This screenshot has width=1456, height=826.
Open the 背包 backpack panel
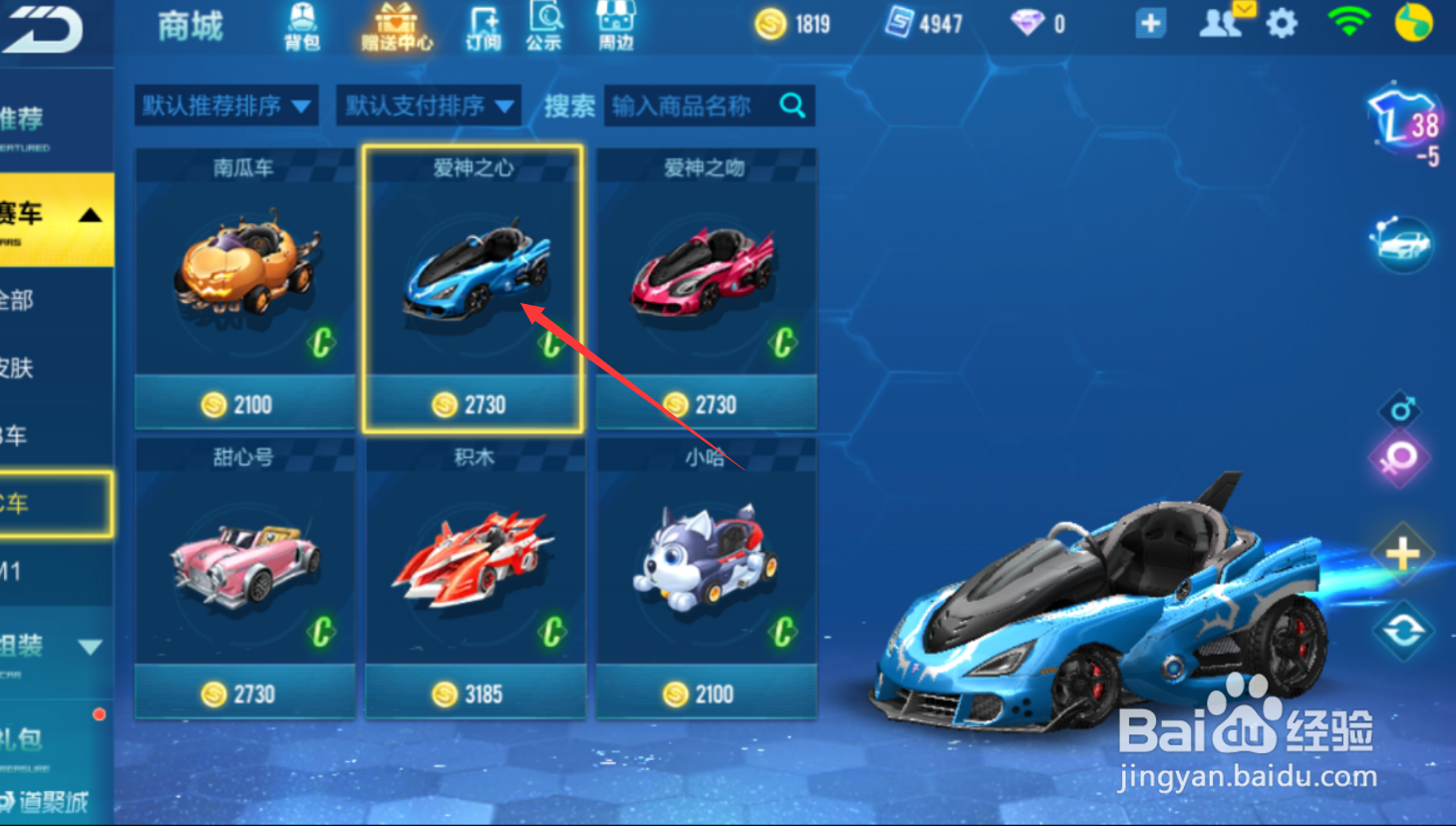click(x=300, y=25)
